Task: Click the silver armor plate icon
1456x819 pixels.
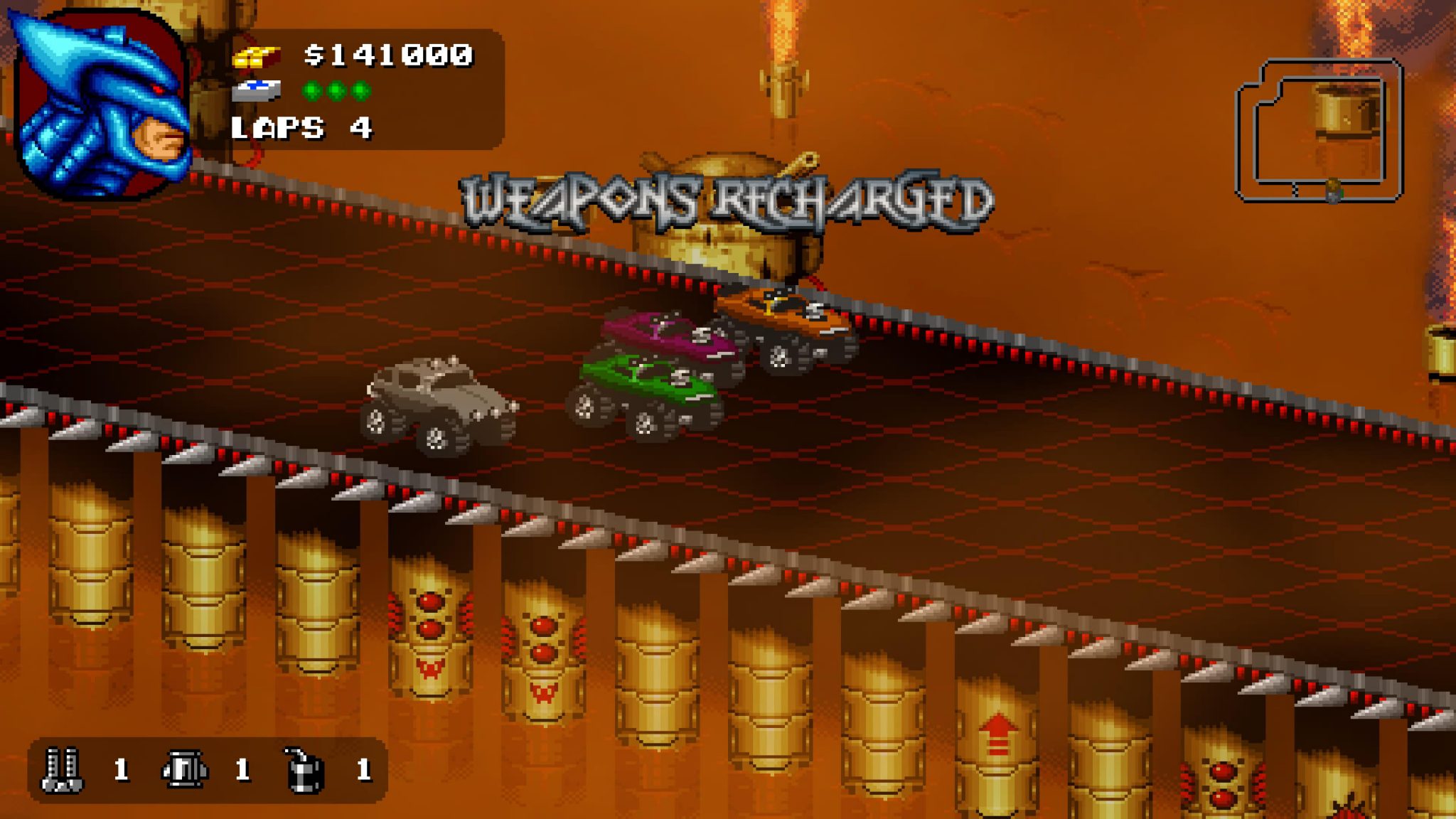Action: tap(257, 91)
